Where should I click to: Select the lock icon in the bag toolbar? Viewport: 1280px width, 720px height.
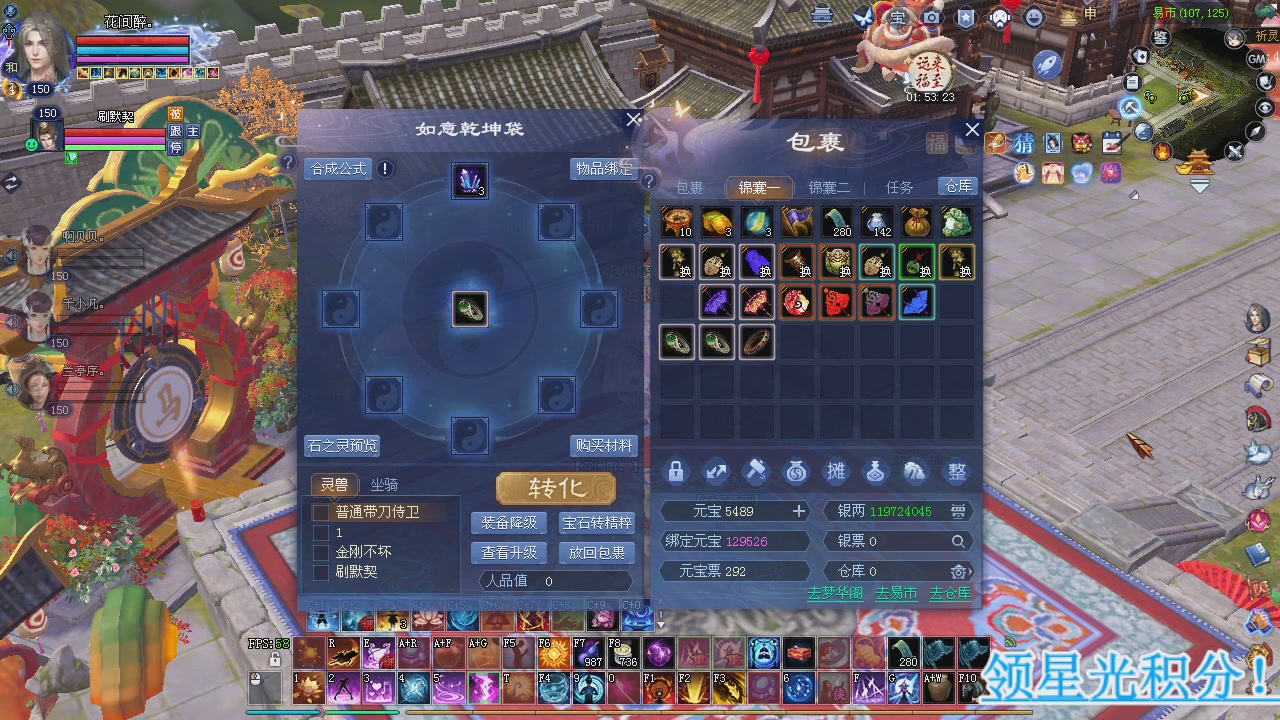(x=676, y=472)
